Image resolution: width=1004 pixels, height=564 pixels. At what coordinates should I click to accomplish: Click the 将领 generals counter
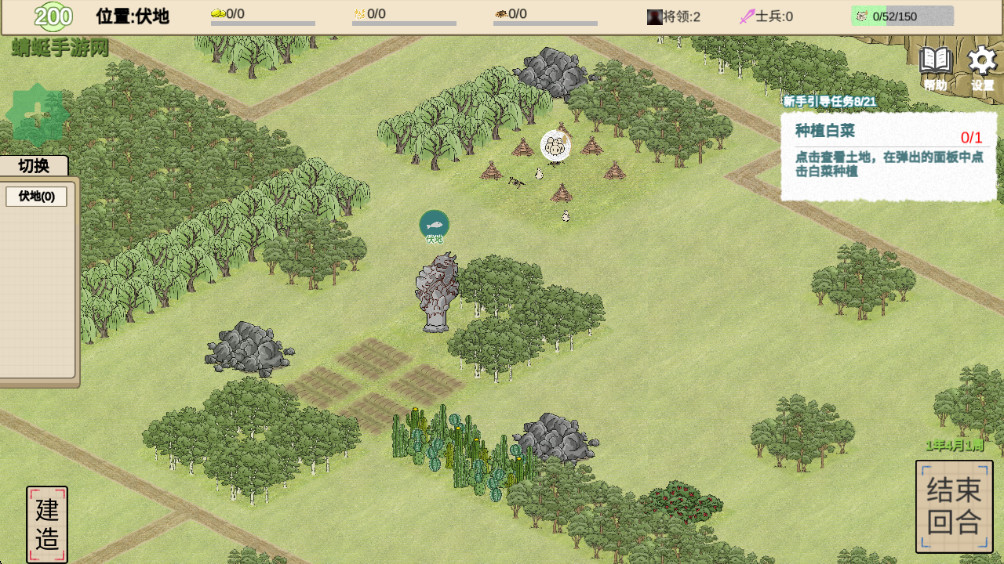point(675,16)
